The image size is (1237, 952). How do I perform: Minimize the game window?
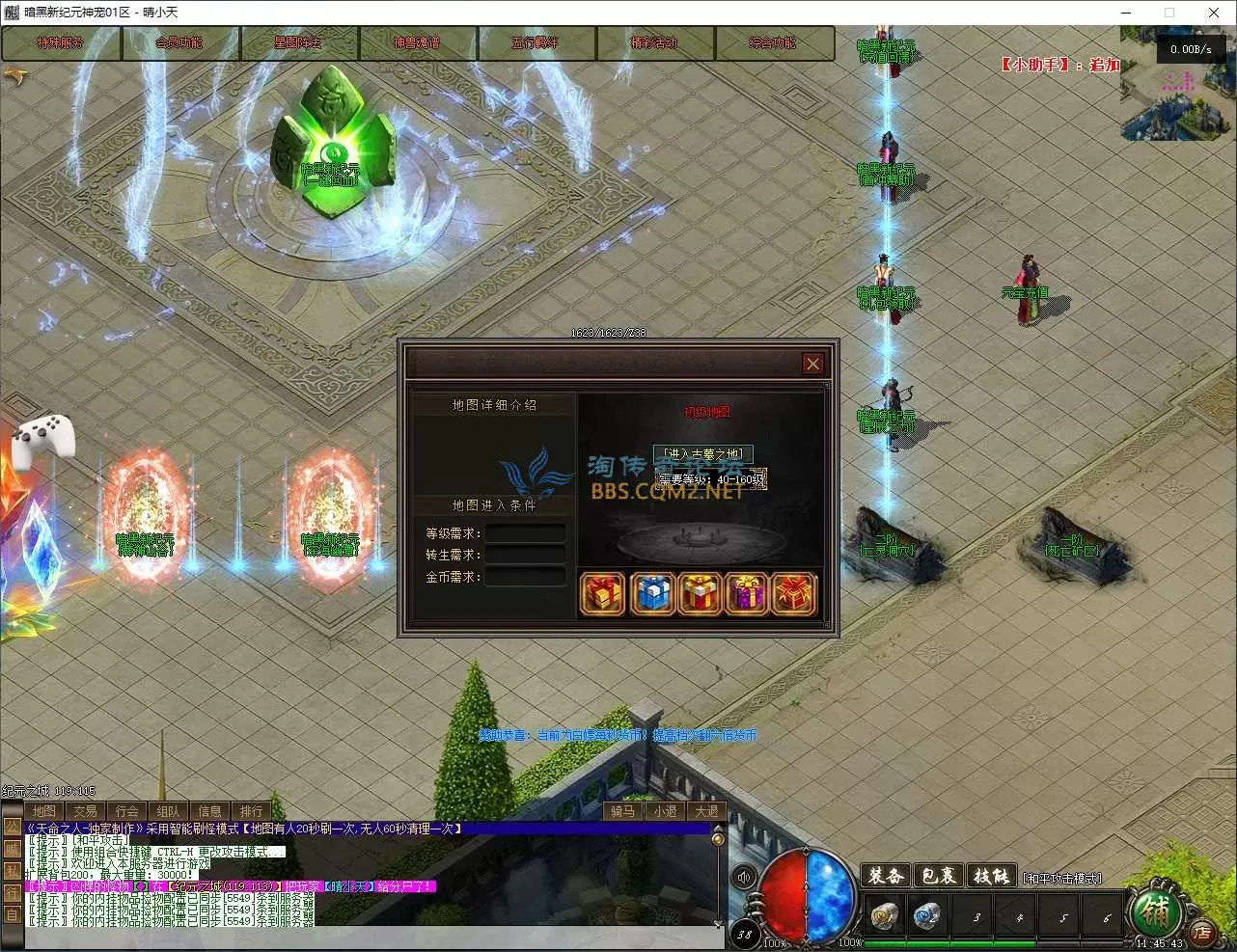pyautogui.click(x=1125, y=13)
